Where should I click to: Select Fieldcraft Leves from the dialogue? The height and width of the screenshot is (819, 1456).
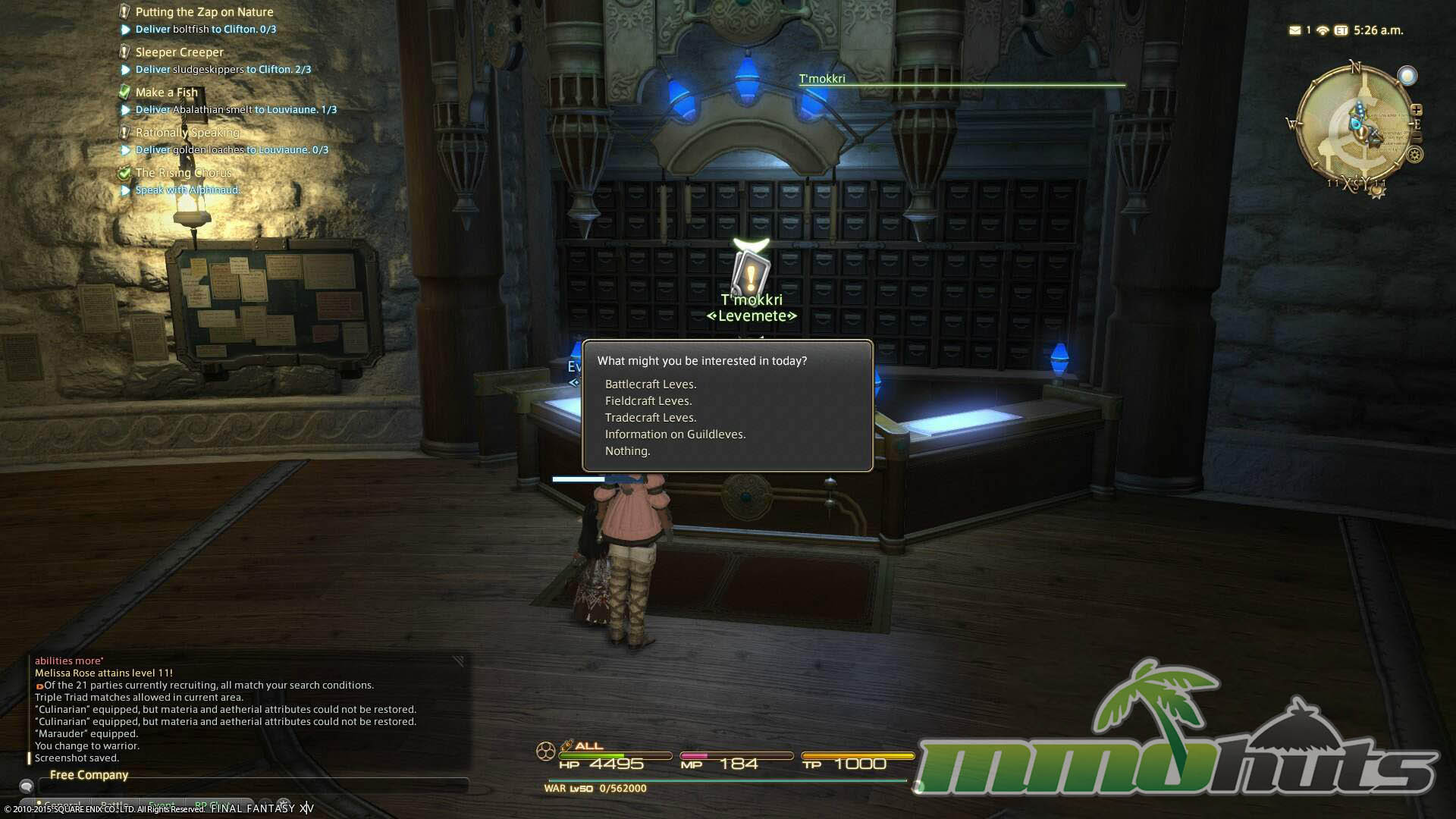tap(648, 401)
